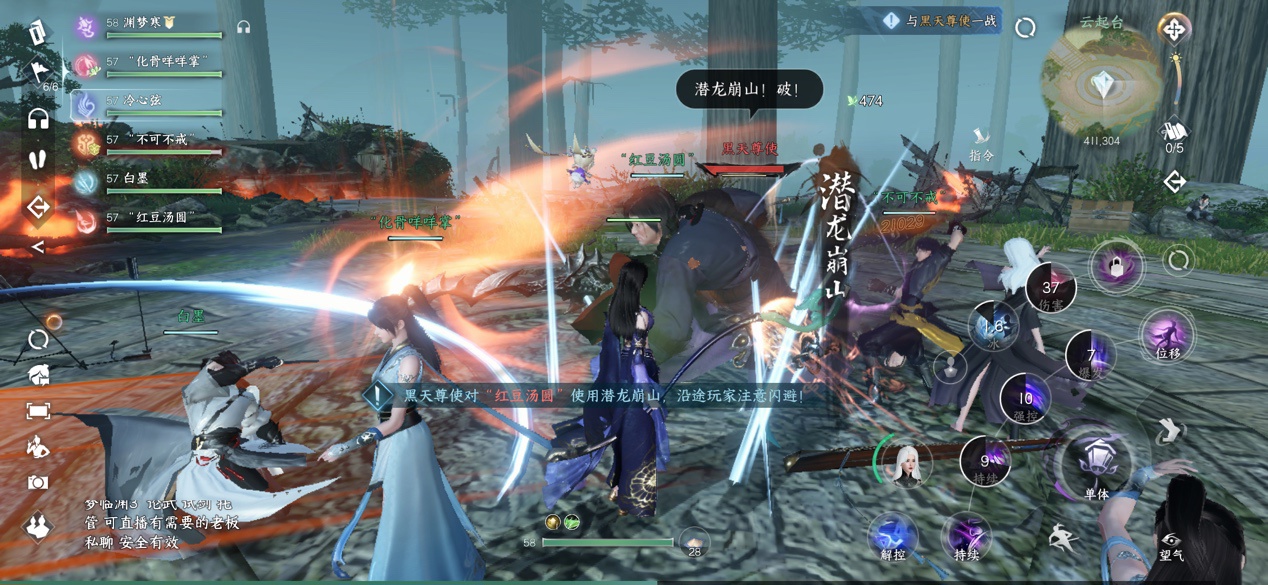1268x585 pixels.
Task: Click the footprints icon in left sidebar
Action: click(38, 160)
